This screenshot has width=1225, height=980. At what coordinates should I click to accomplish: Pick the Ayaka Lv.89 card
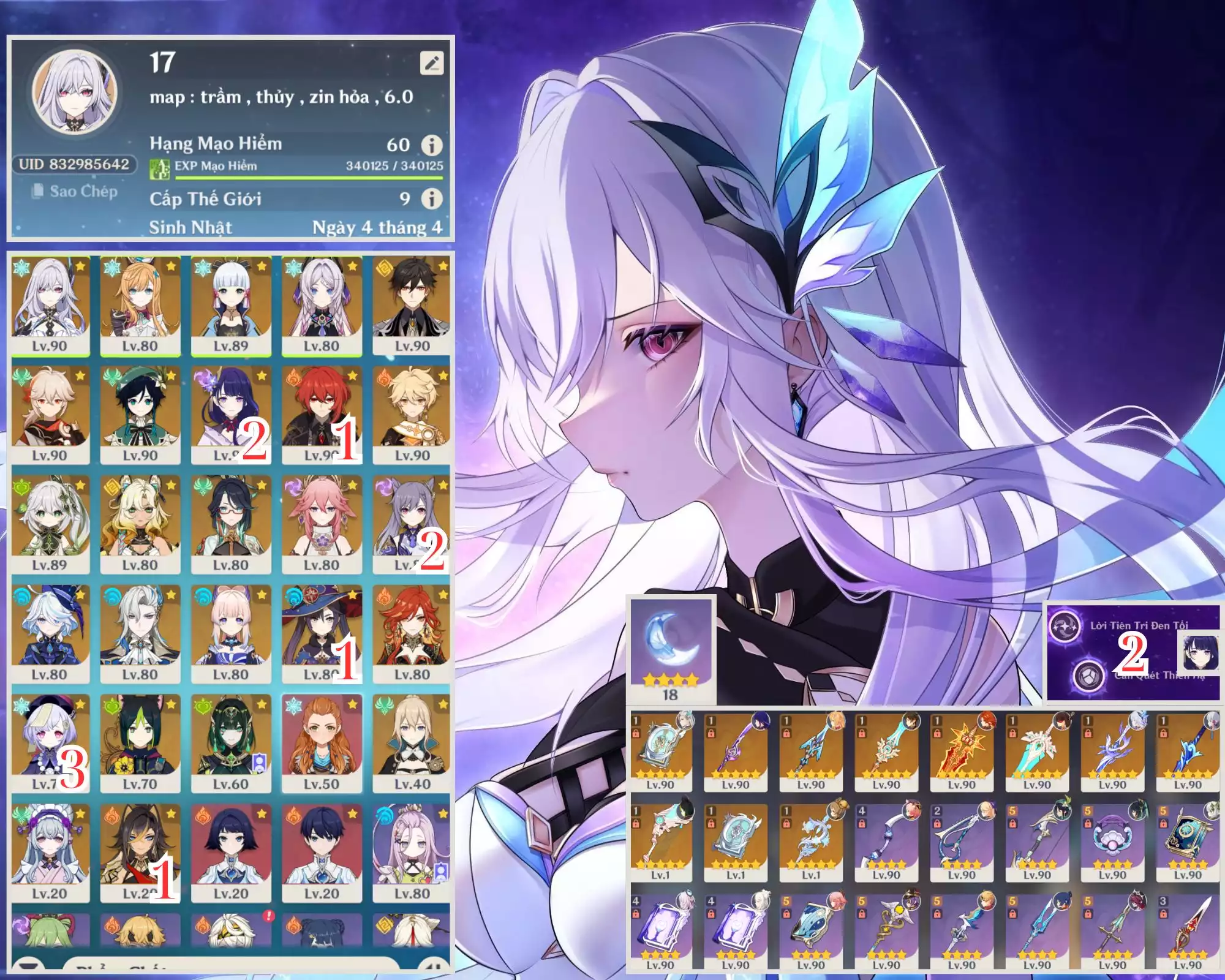point(231,304)
